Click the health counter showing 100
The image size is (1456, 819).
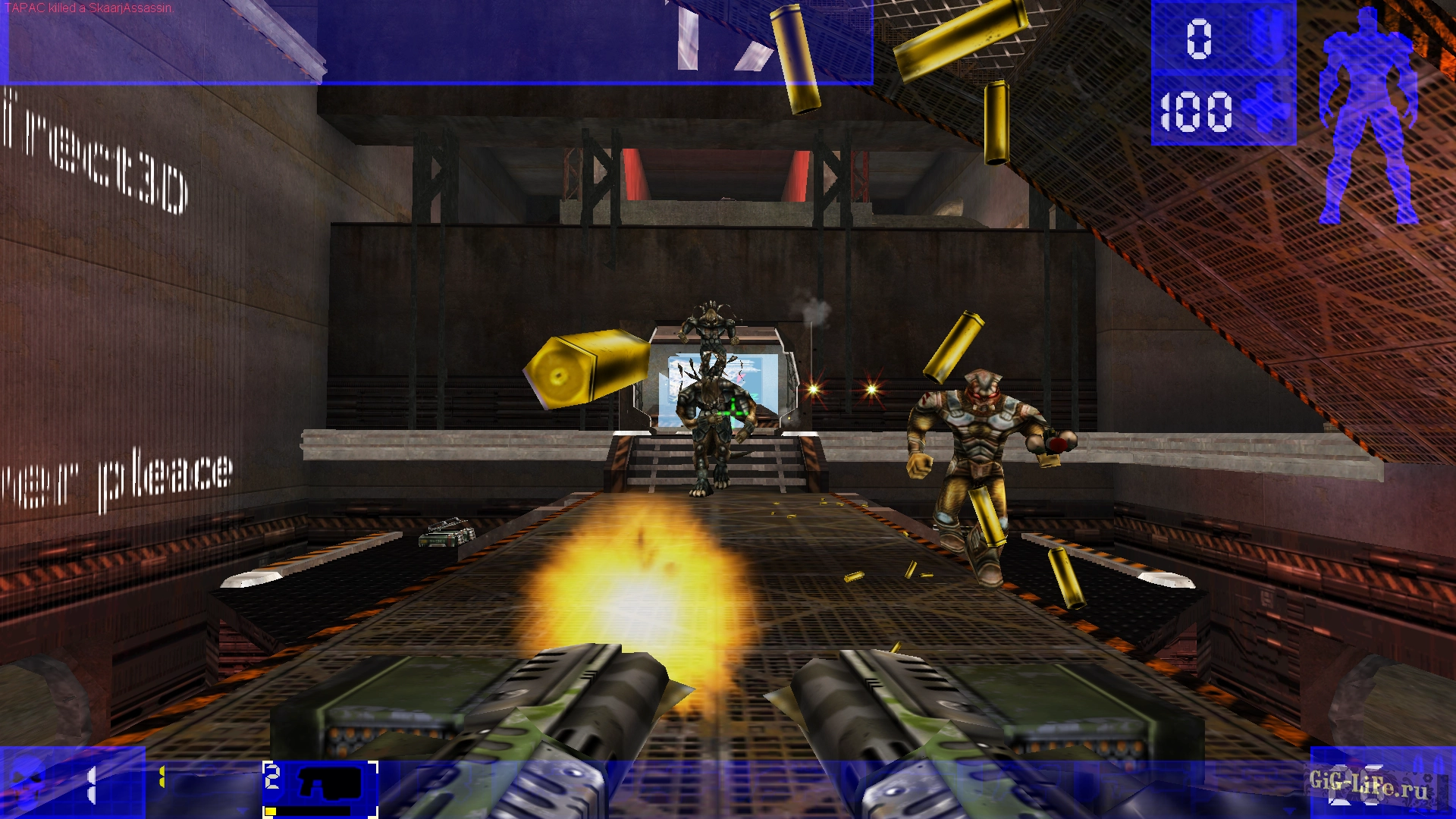(x=1197, y=111)
